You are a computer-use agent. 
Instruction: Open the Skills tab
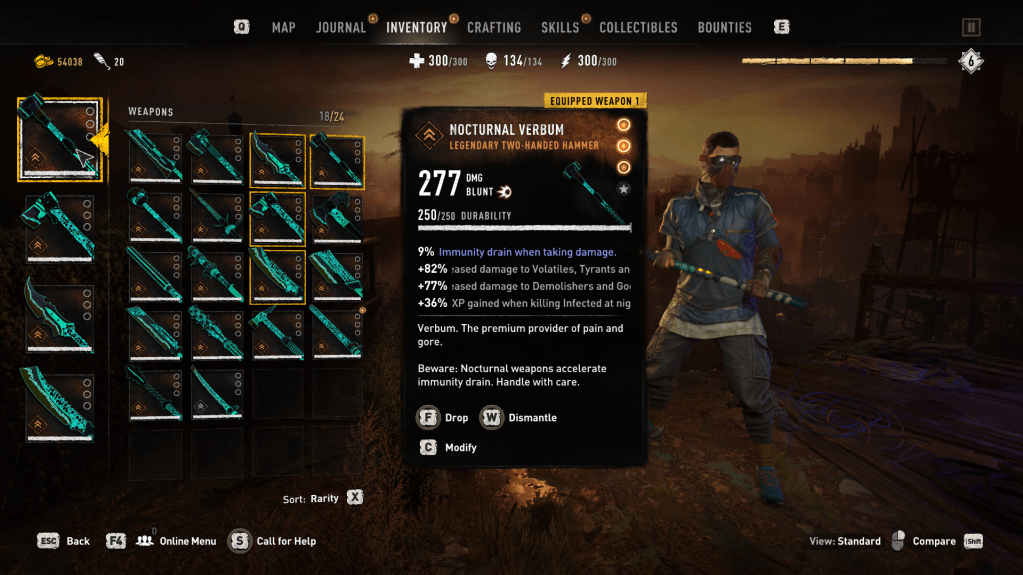560,27
